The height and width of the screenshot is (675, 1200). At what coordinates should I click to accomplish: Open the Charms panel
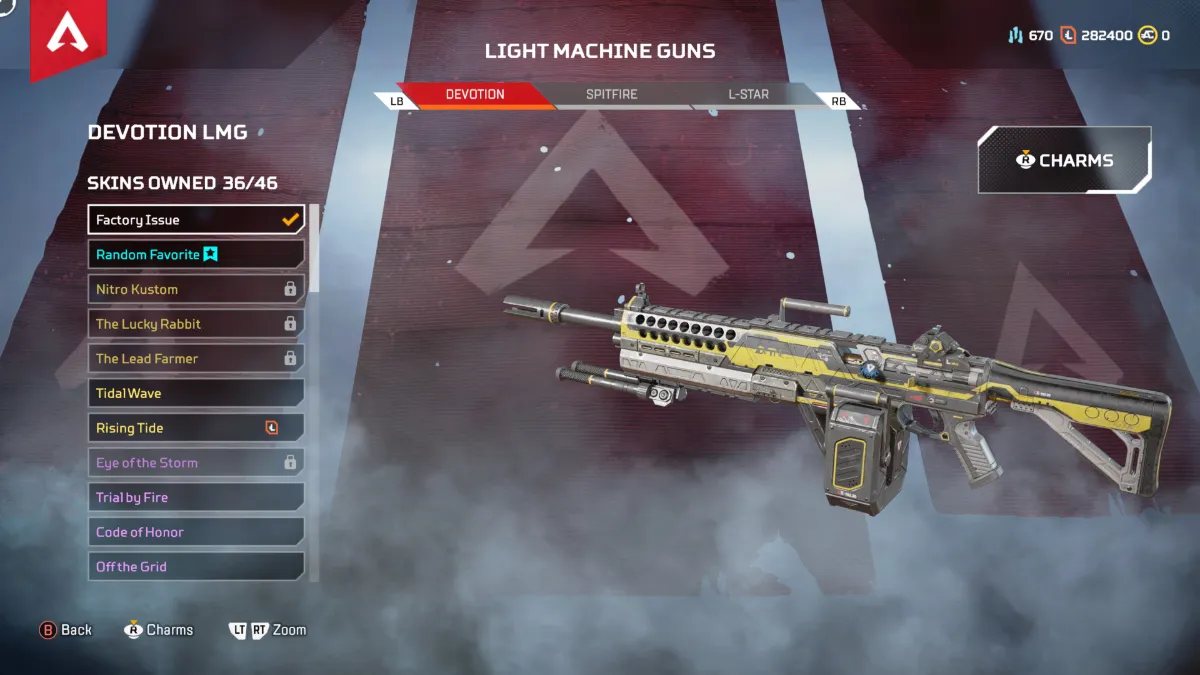pyautogui.click(x=1064, y=160)
